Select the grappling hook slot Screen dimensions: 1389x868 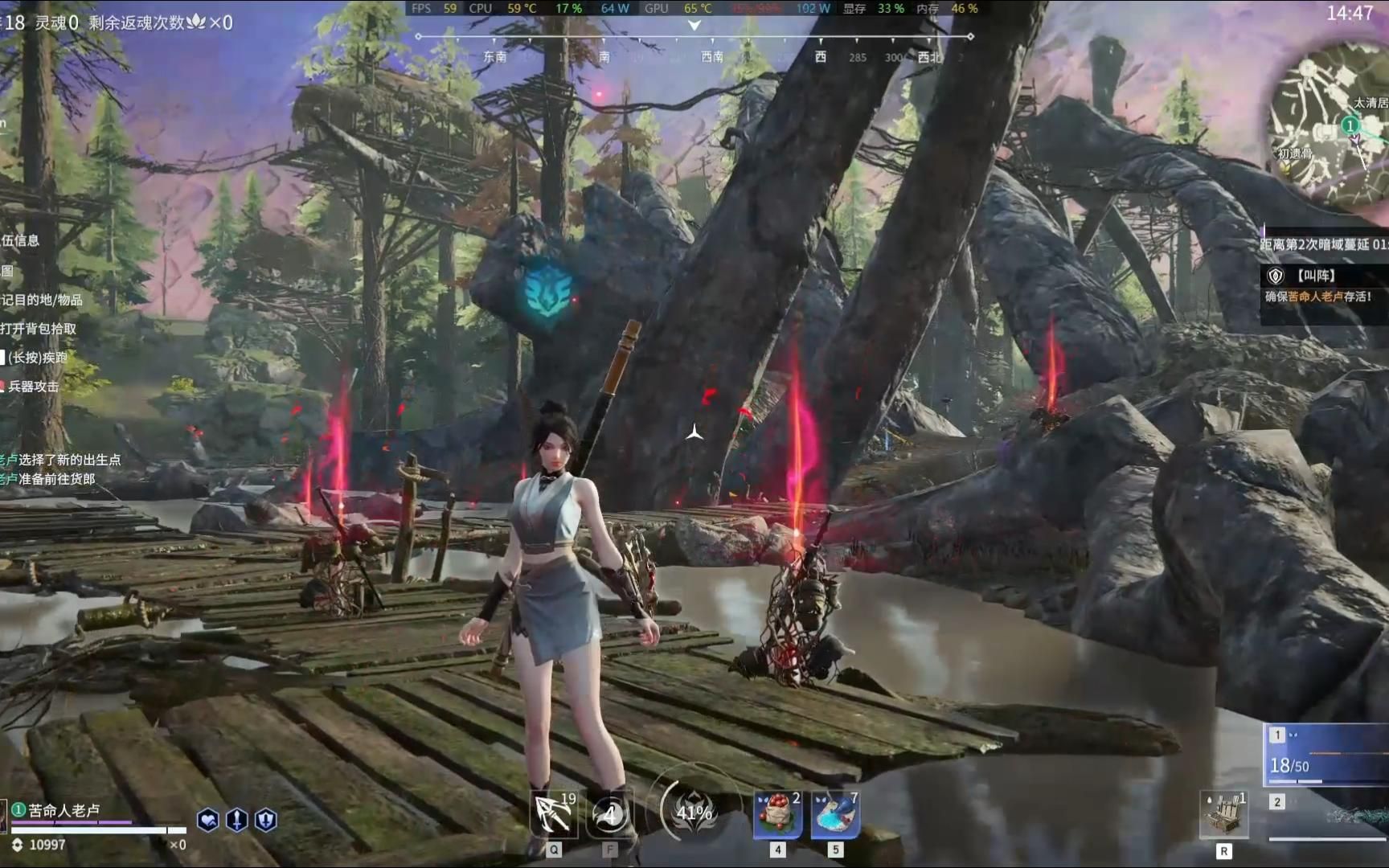click(554, 814)
